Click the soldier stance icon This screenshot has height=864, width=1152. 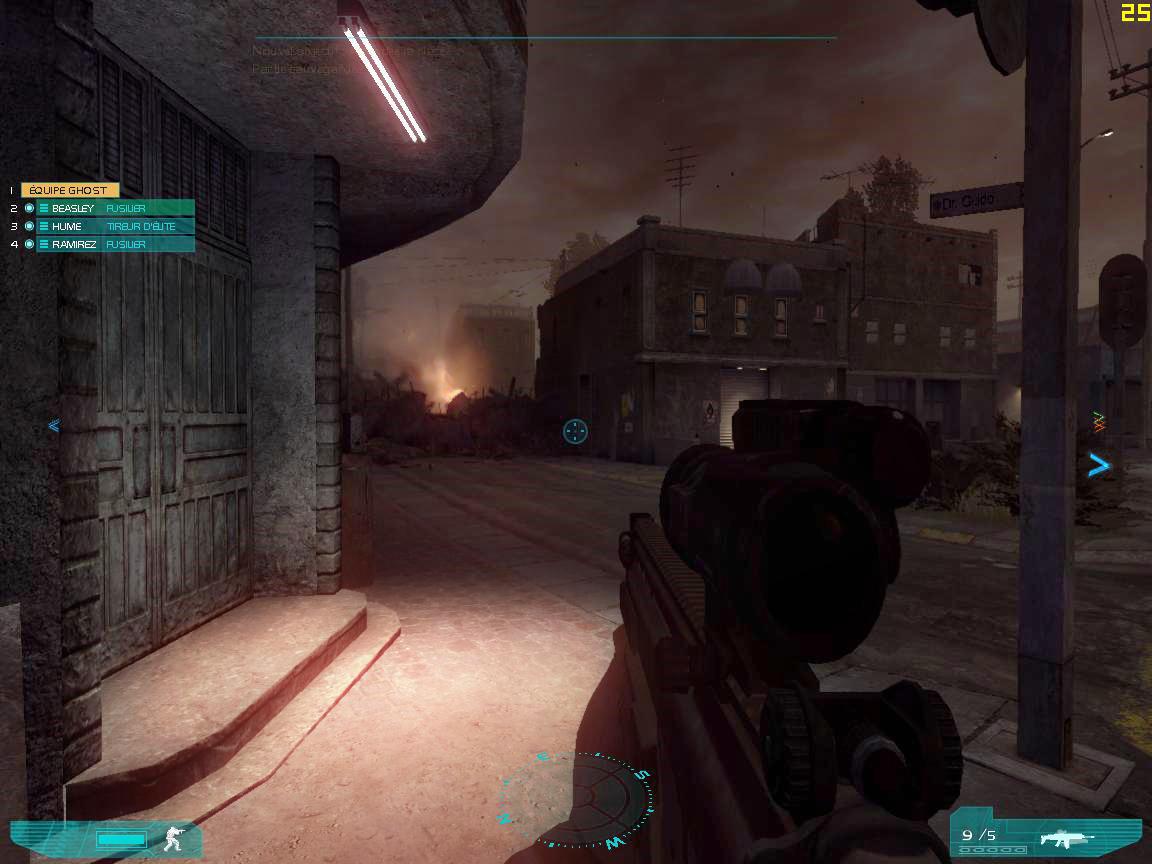click(x=175, y=839)
